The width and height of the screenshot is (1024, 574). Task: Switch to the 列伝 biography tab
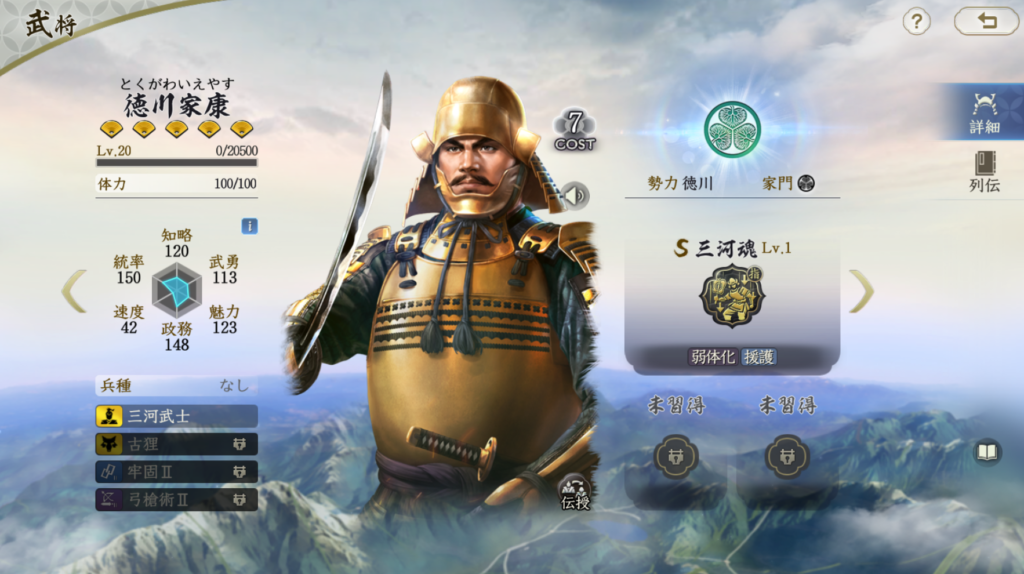[984, 171]
